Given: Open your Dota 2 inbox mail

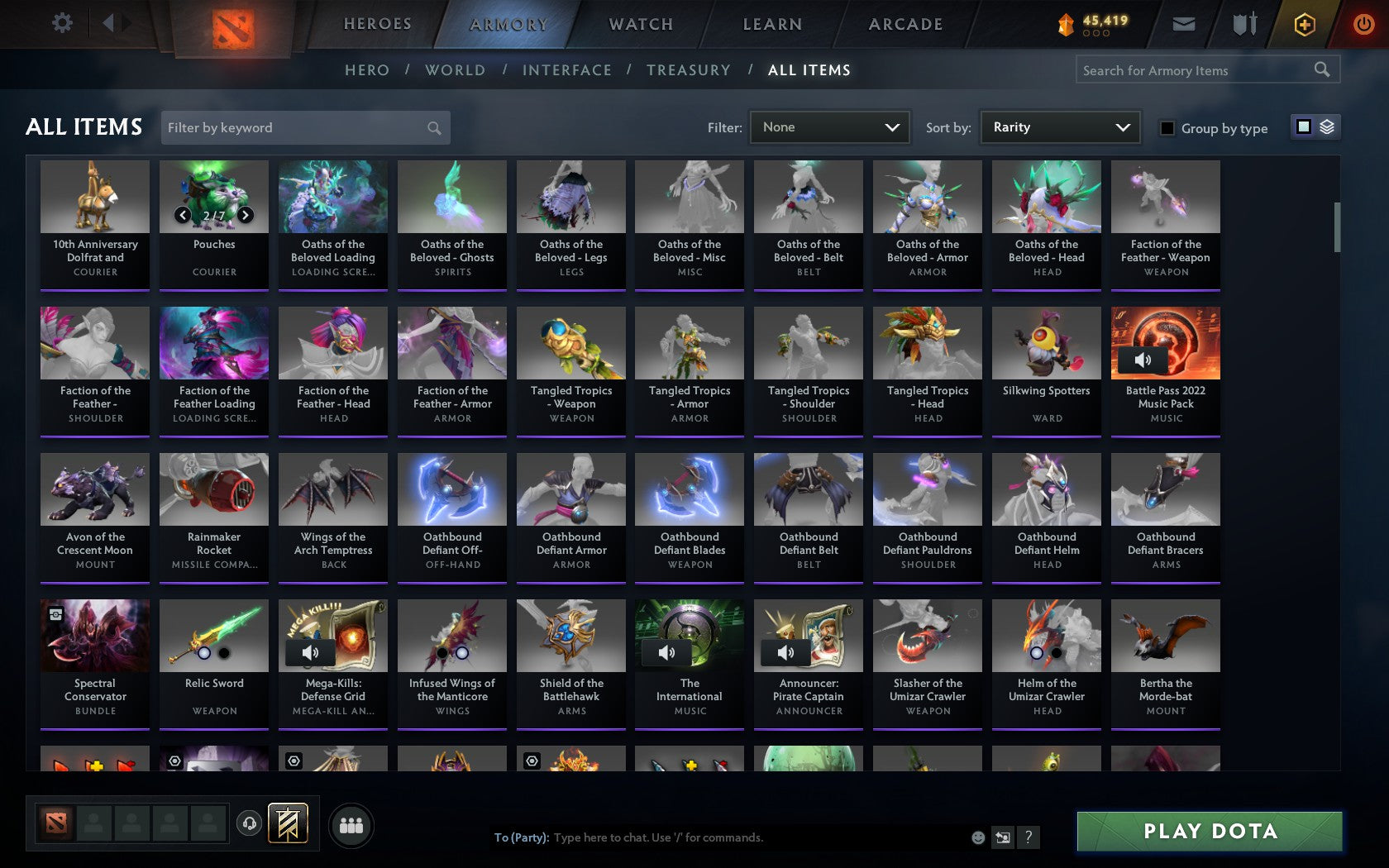Looking at the screenshot, I should coord(1184,23).
